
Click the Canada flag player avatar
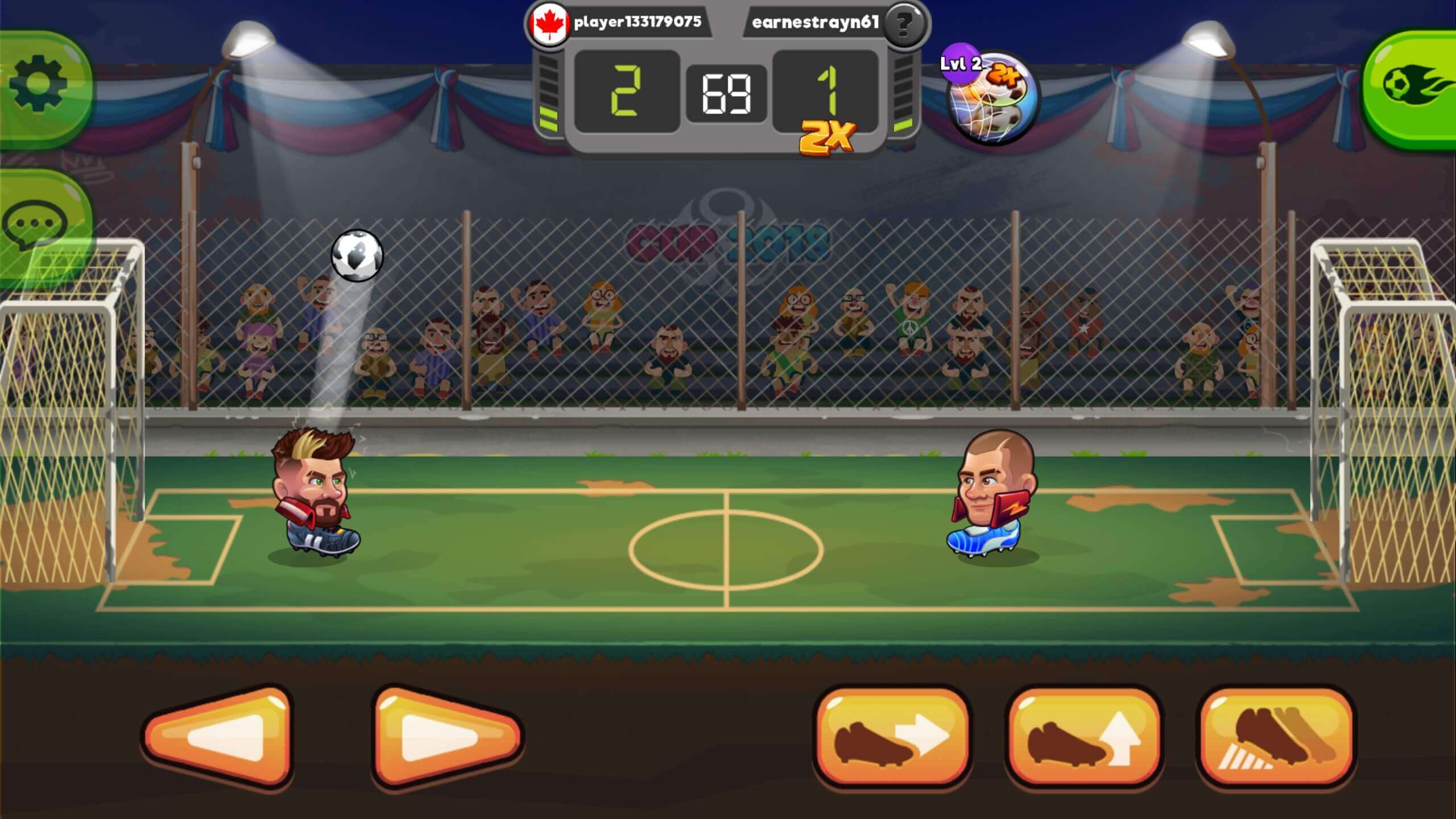[547, 24]
